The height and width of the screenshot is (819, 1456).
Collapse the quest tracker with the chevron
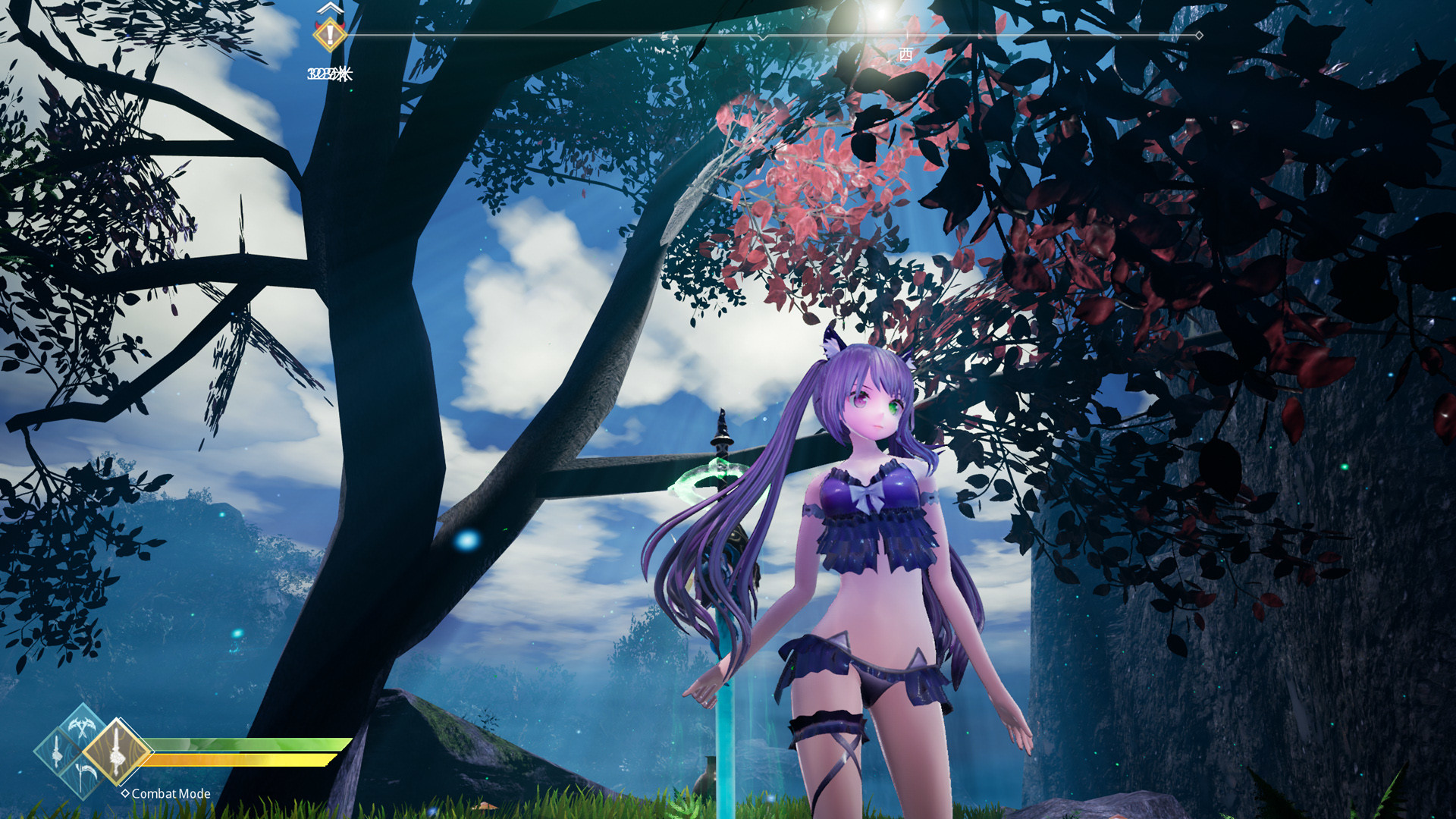coord(329,9)
